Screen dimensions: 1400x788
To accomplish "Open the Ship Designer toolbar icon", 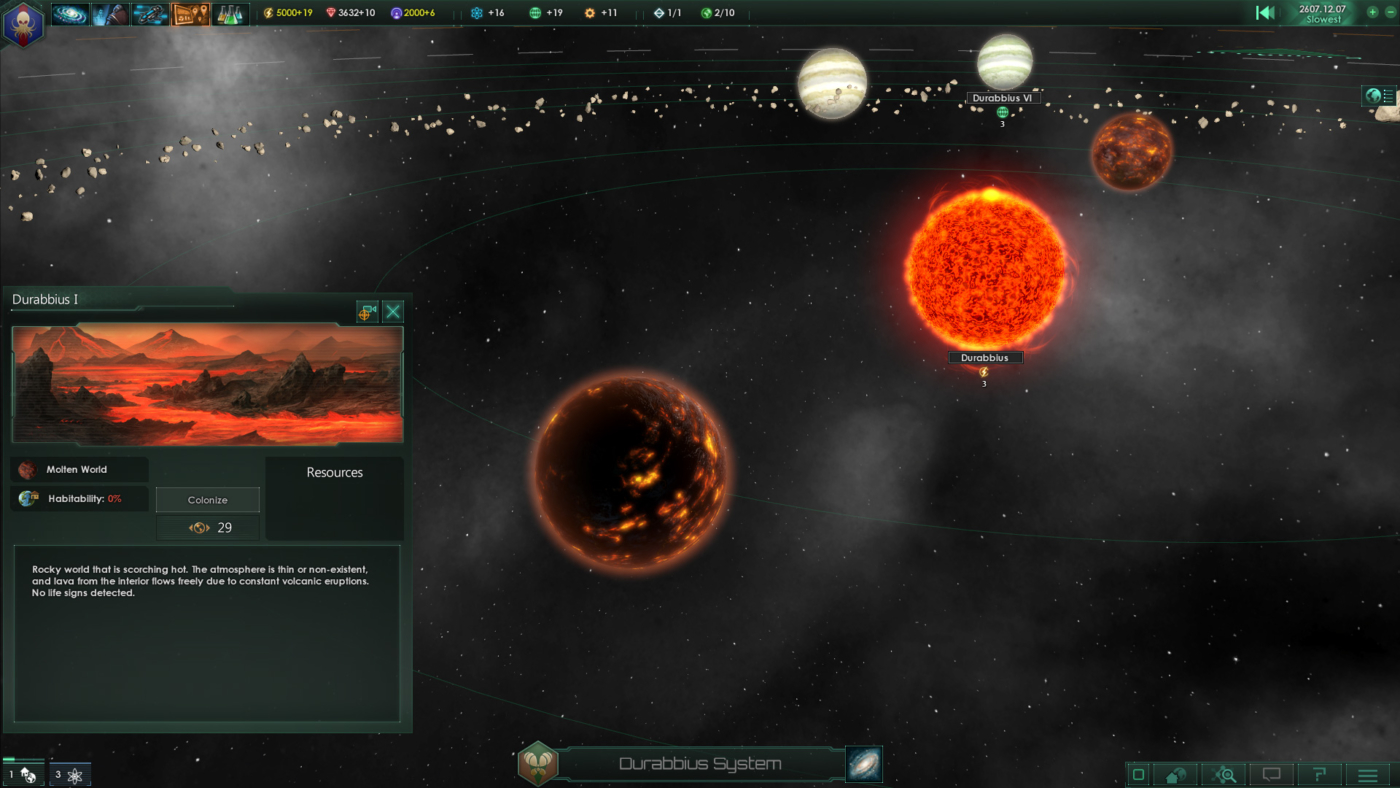I will [150, 13].
